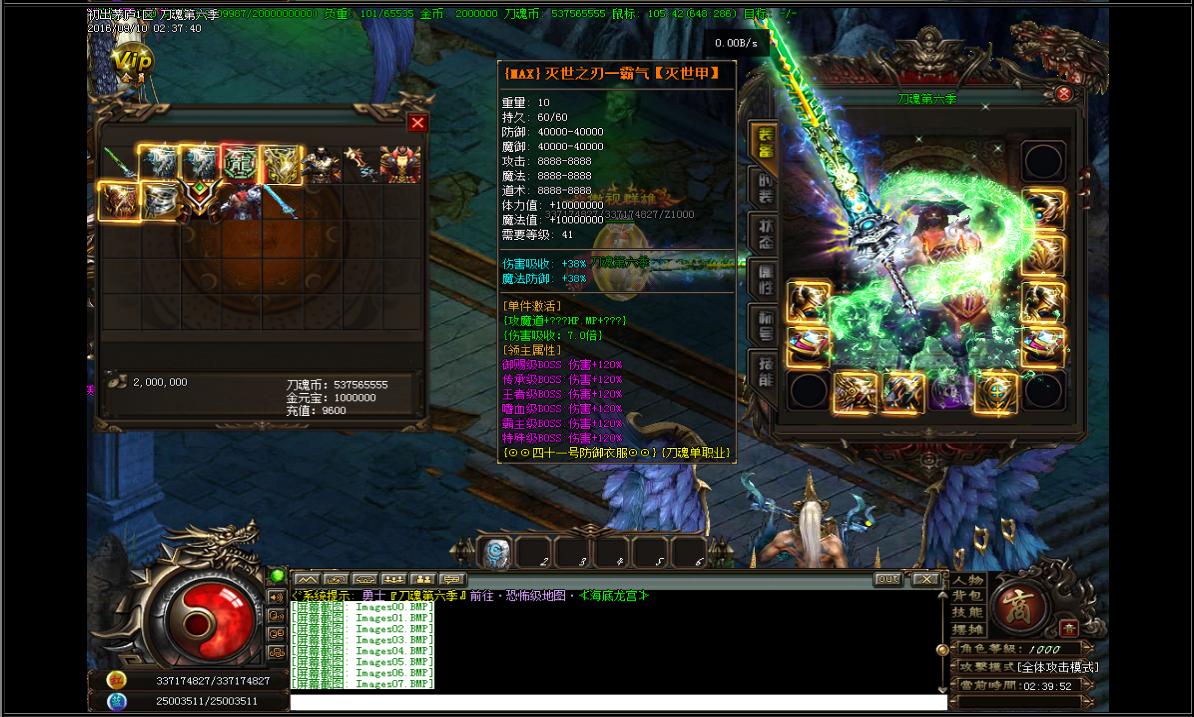Focus the chat input field
The width and height of the screenshot is (1194, 717).
click(x=615, y=703)
